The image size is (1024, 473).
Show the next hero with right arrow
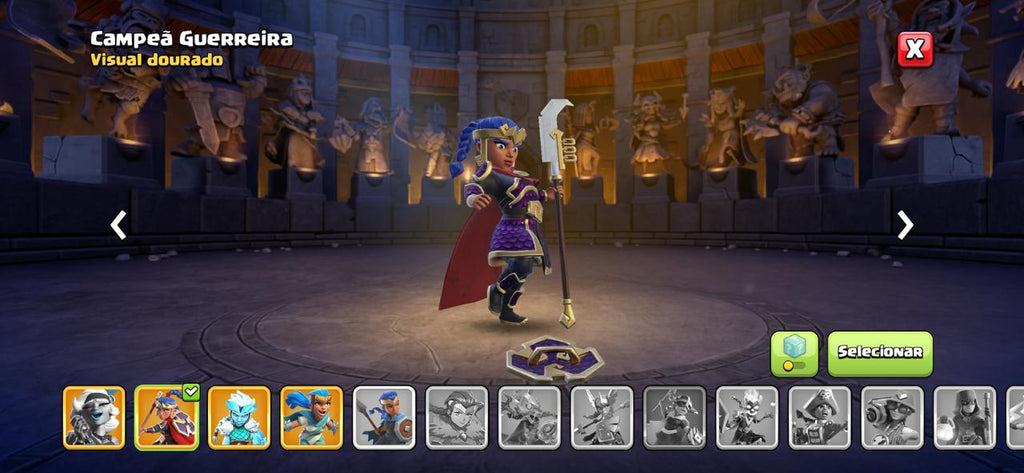tap(905, 225)
